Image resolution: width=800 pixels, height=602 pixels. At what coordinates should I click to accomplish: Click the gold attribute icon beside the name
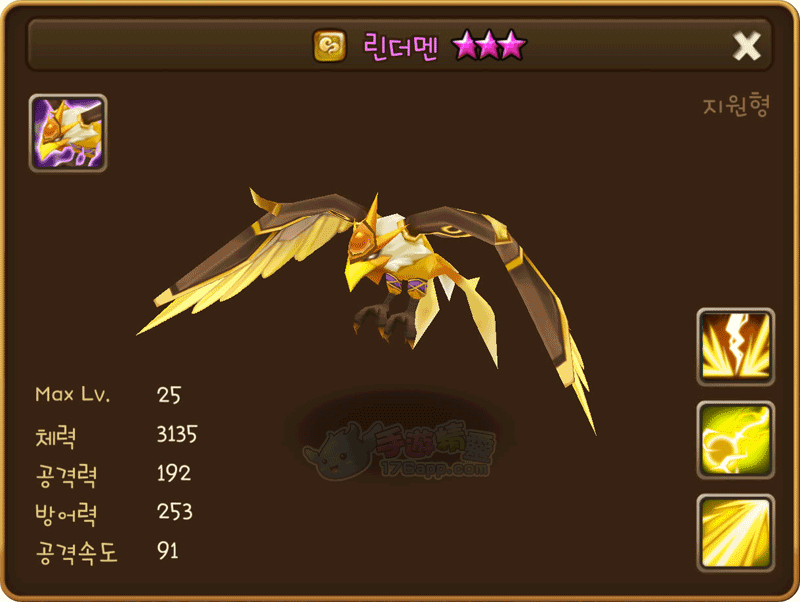[x=329, y=46]
